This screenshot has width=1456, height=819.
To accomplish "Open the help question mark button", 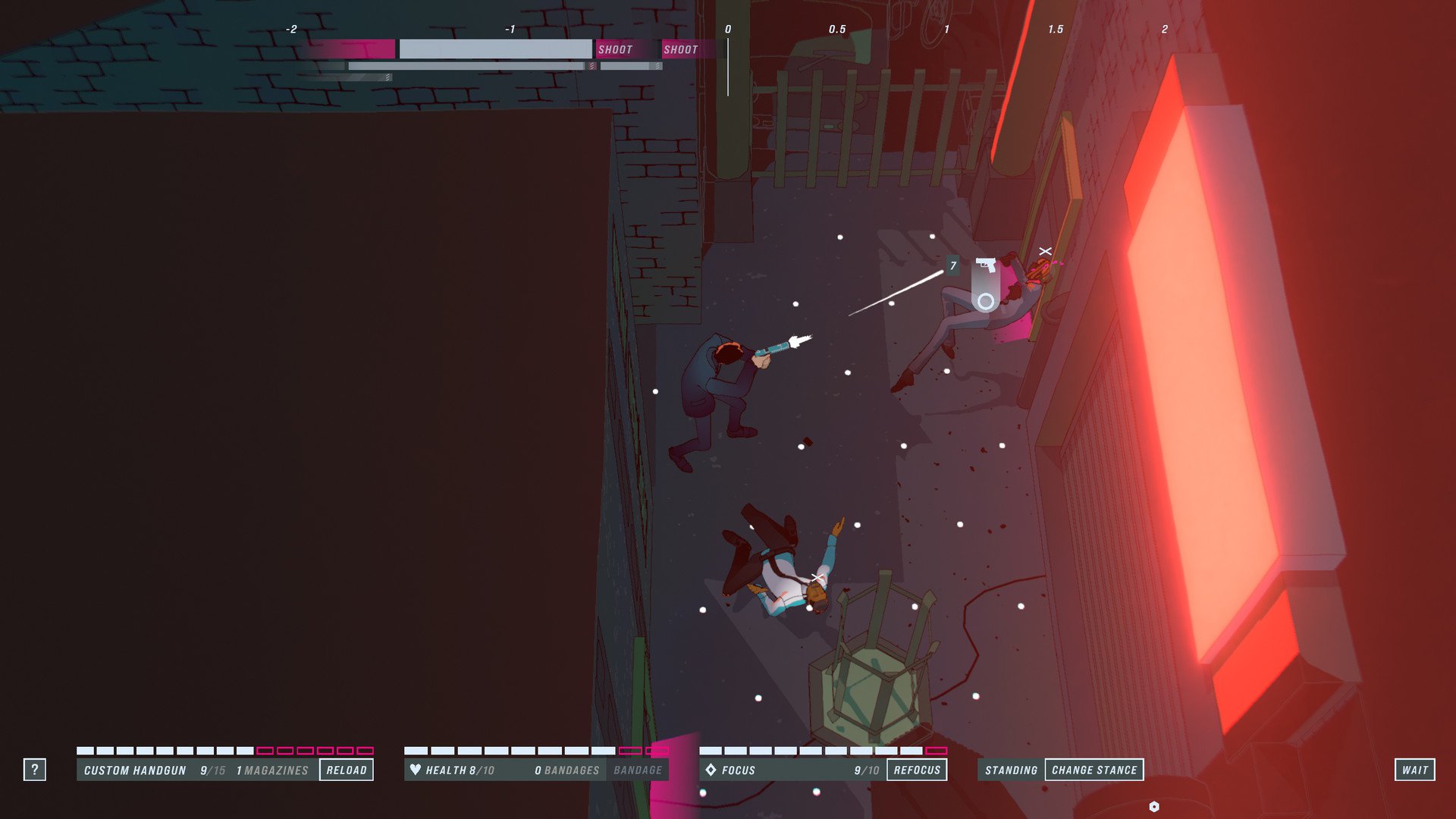I will 34,770.
